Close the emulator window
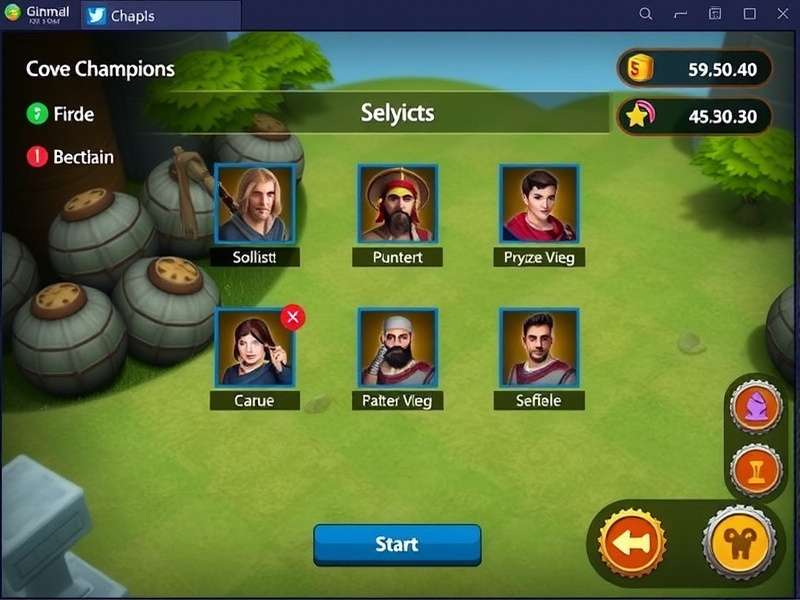 (783, 14)
